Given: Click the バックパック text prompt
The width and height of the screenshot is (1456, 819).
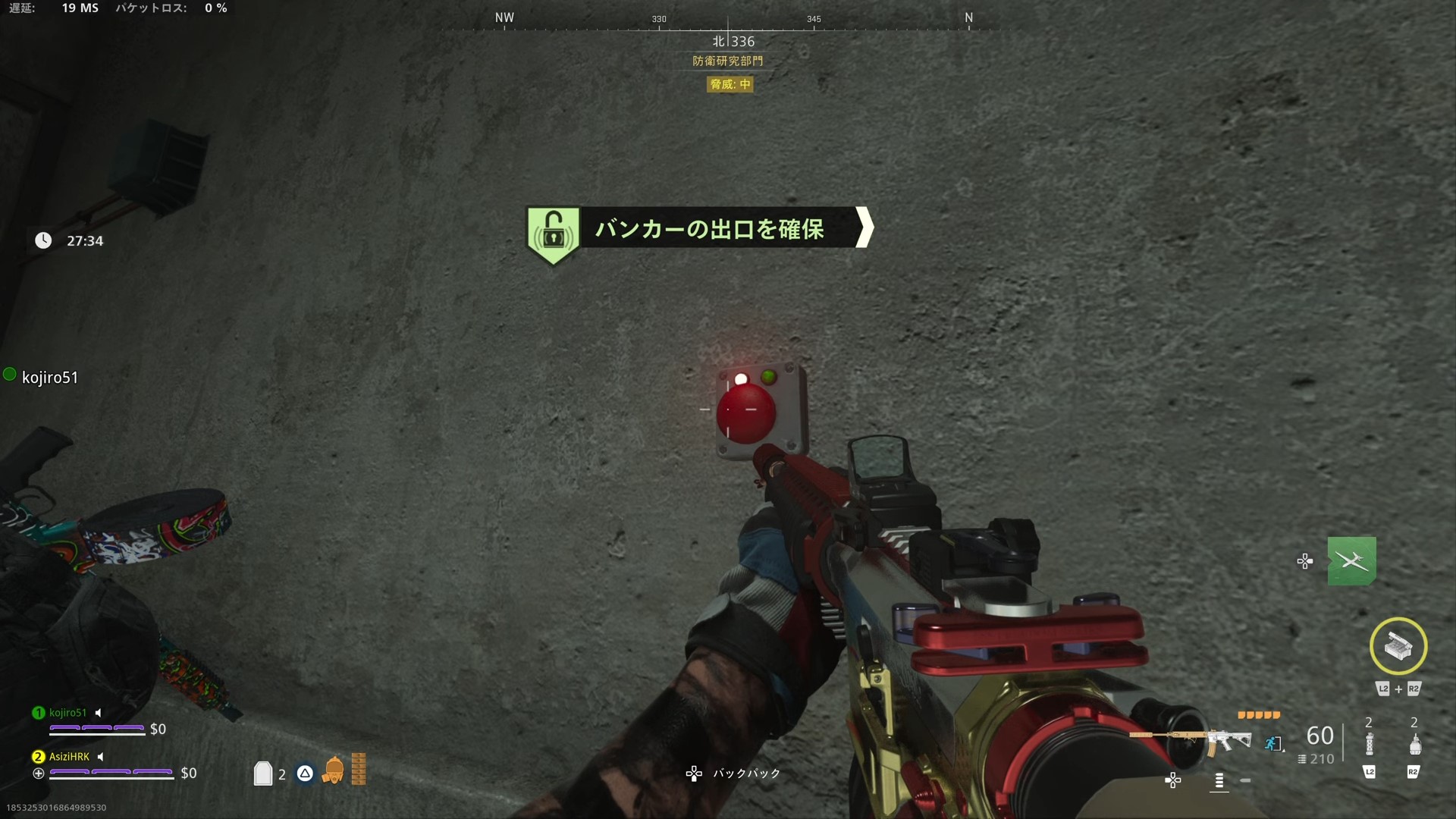Looking at the screenshot, I should (x=746, y=773).
